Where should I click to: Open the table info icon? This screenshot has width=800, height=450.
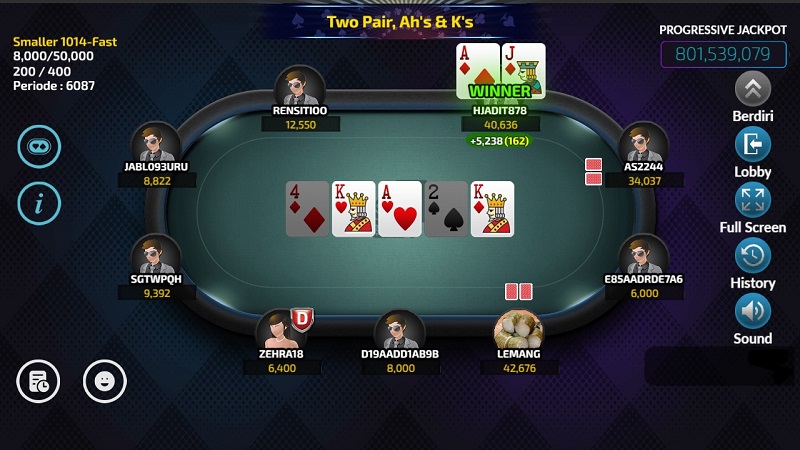39,204
